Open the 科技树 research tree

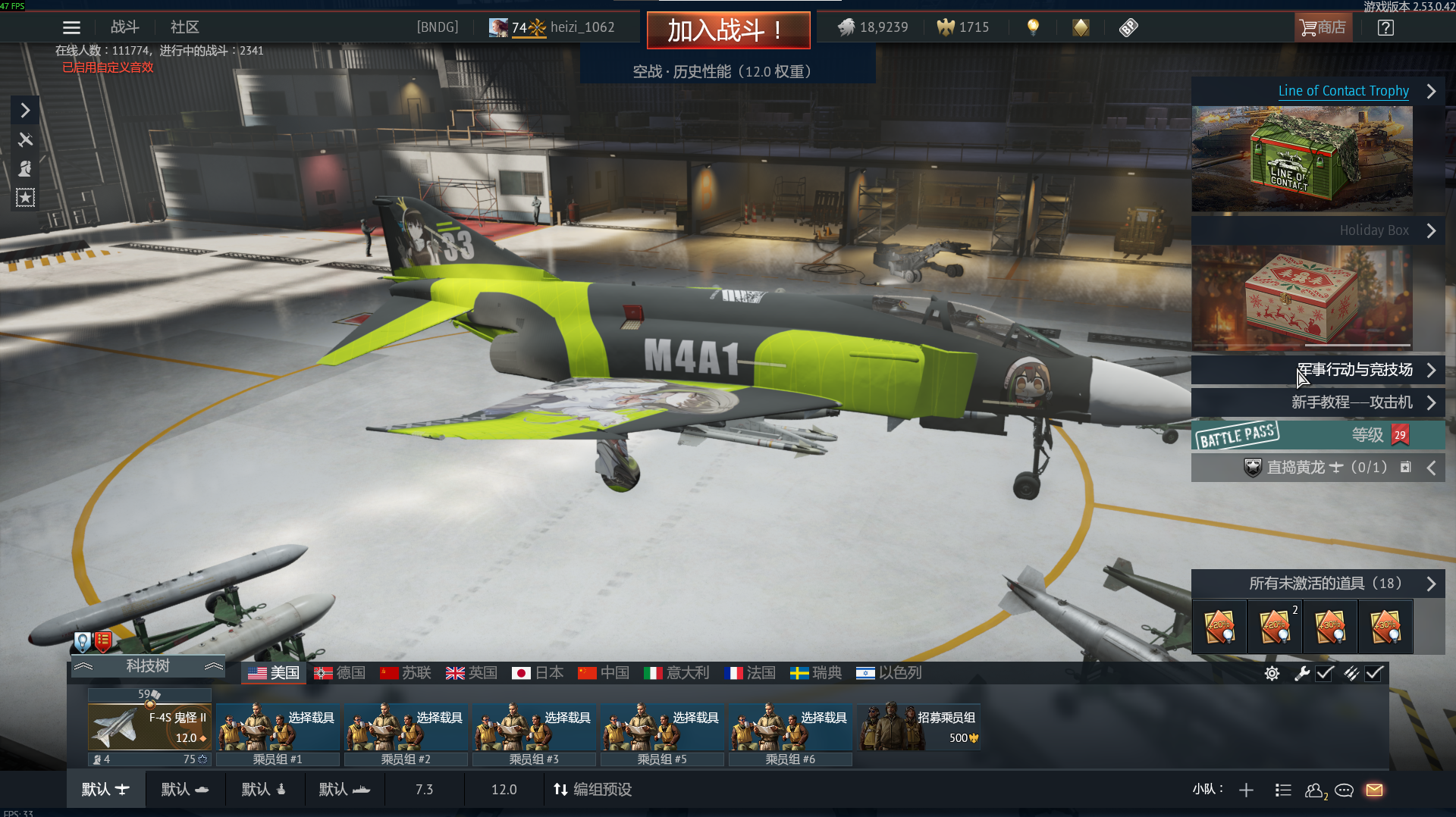pyautogui.click(x=148, y=666)
